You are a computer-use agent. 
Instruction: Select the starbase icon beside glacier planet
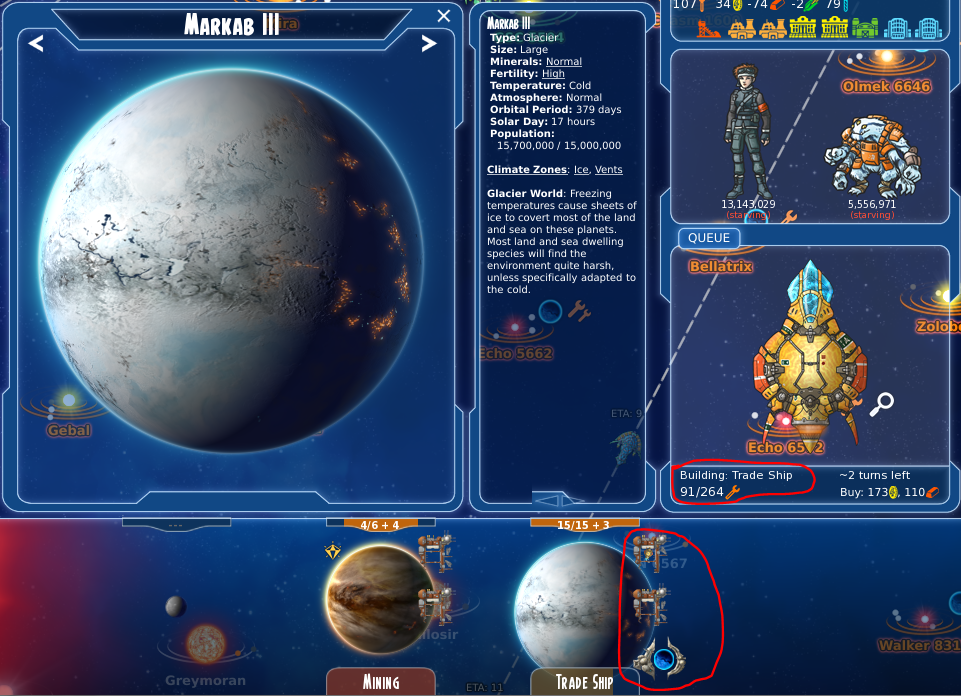pos(658,659)
